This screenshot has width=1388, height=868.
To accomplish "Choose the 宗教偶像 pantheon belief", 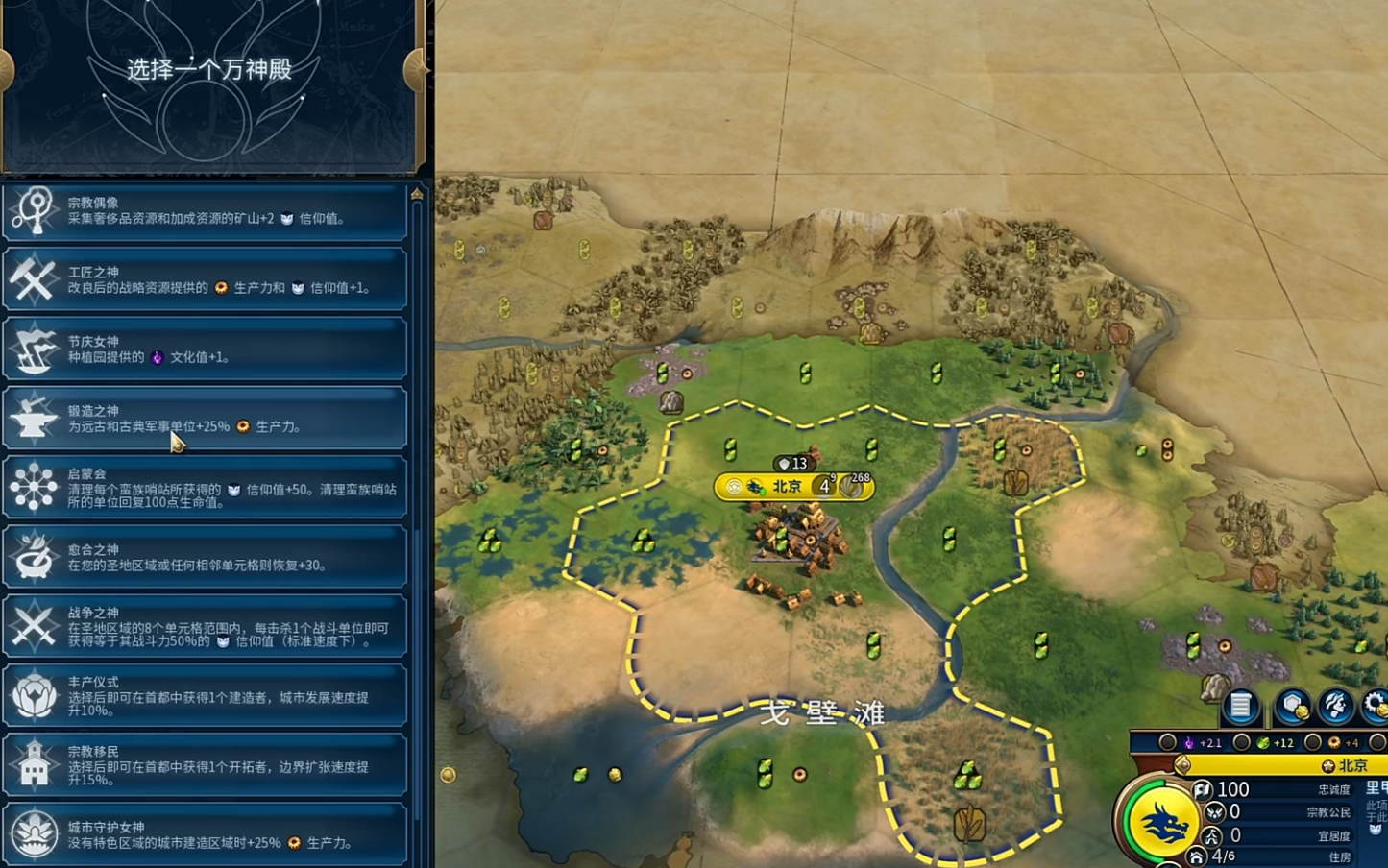I will [x=206, y=211].
